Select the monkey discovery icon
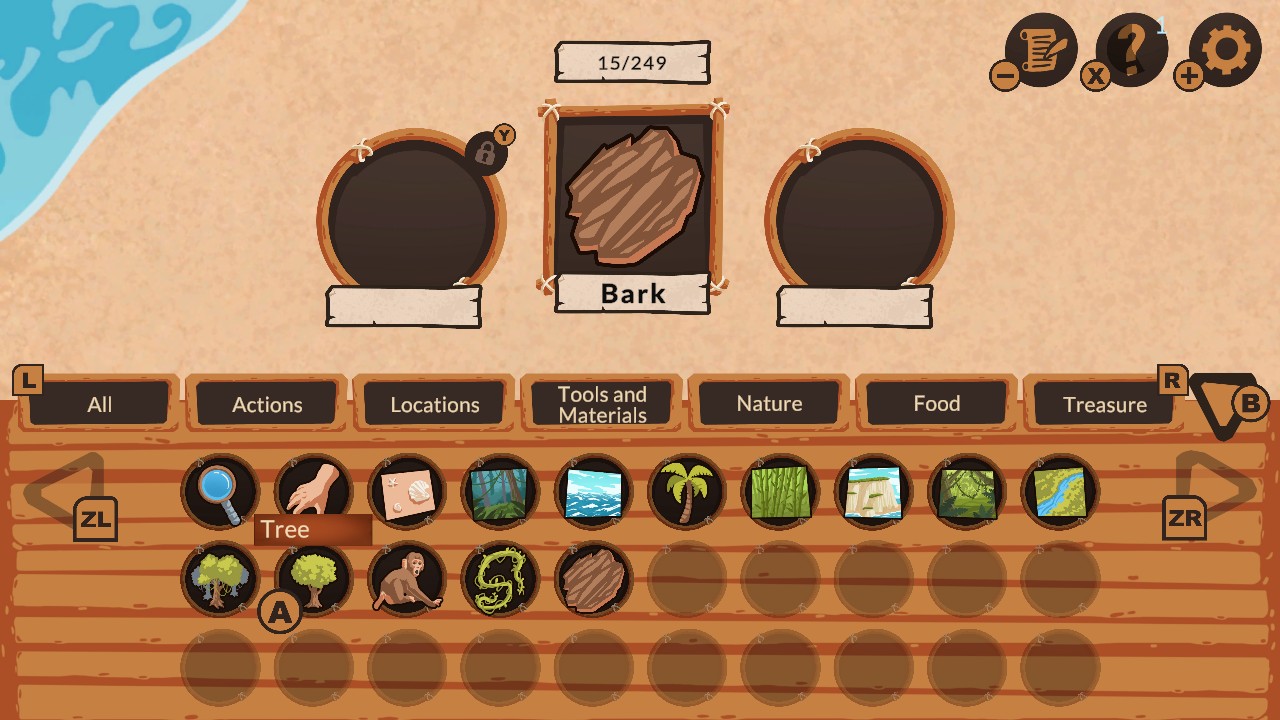Screen dimensions: 1280x720 point(407,578)
